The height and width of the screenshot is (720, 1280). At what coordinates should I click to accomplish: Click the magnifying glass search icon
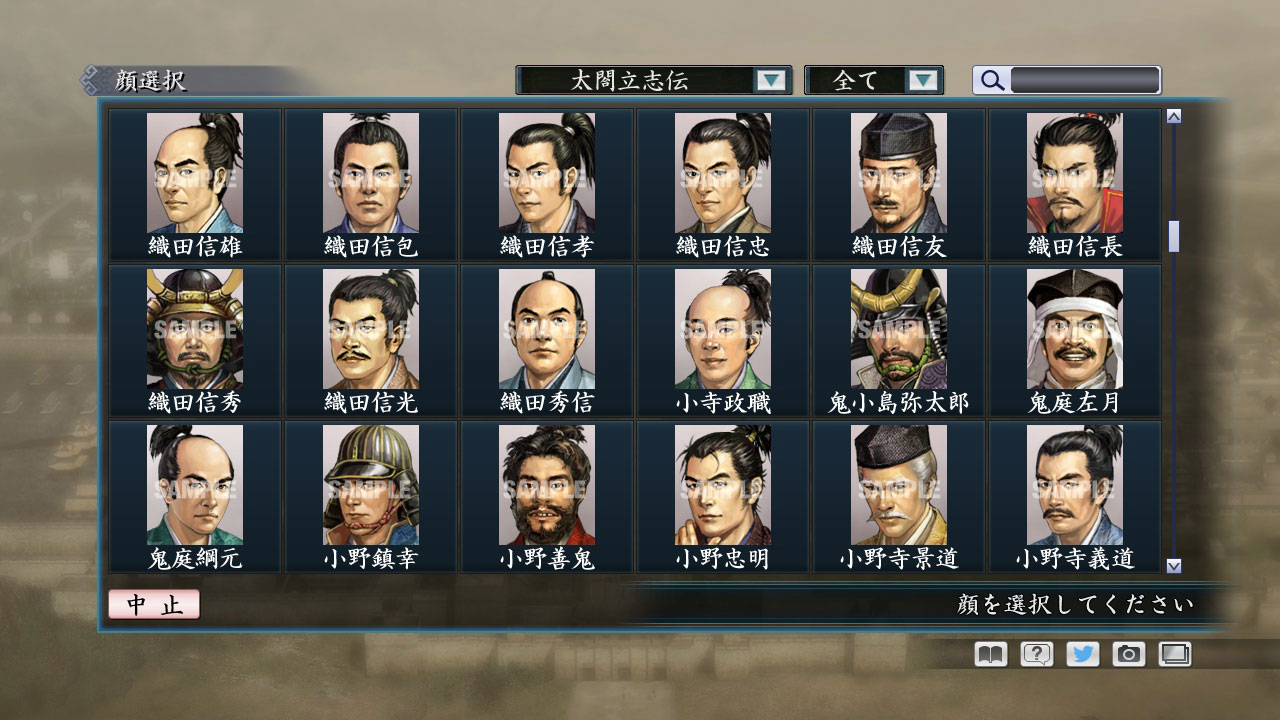pos(990,80)
